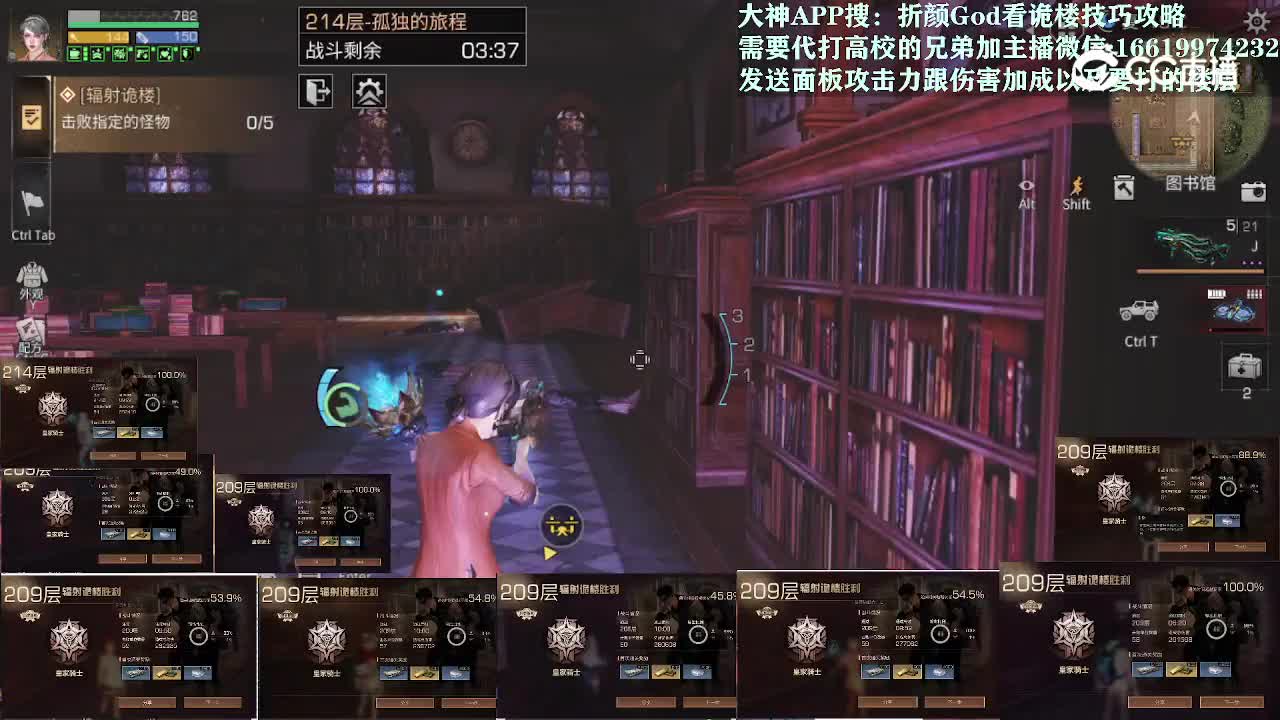Click the hammer toolbox icon left of 图书馆
This screenshot has width=1280, height=720.
click(x=1123, y=186)
